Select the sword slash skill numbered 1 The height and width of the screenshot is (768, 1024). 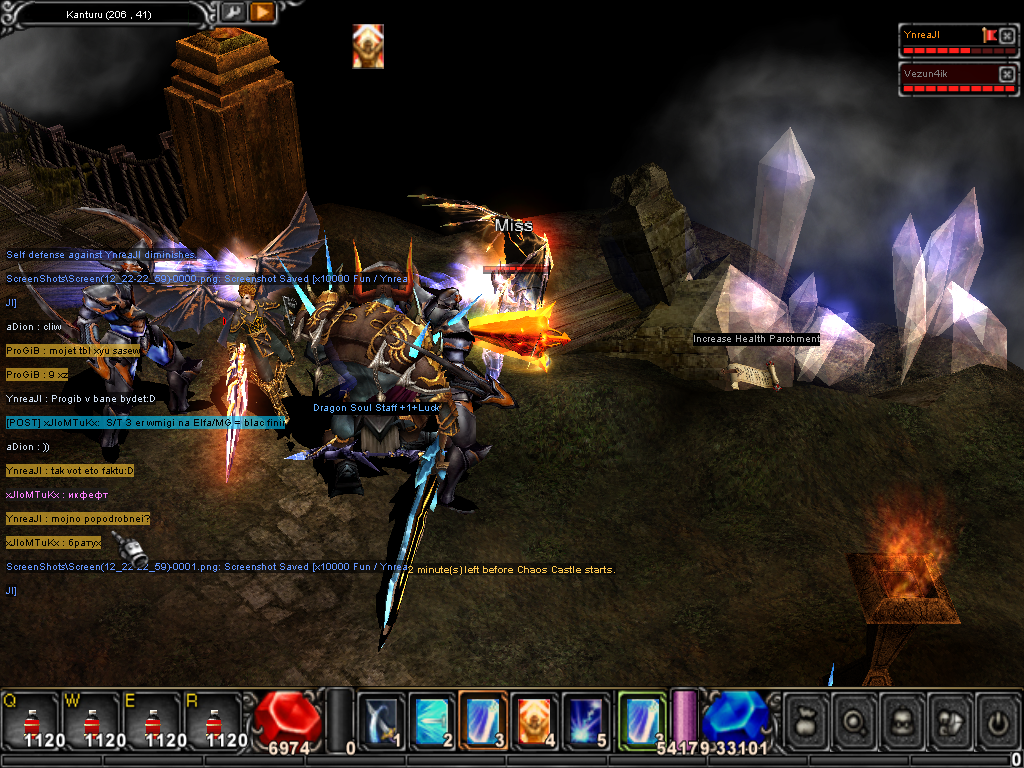(381, 720)
